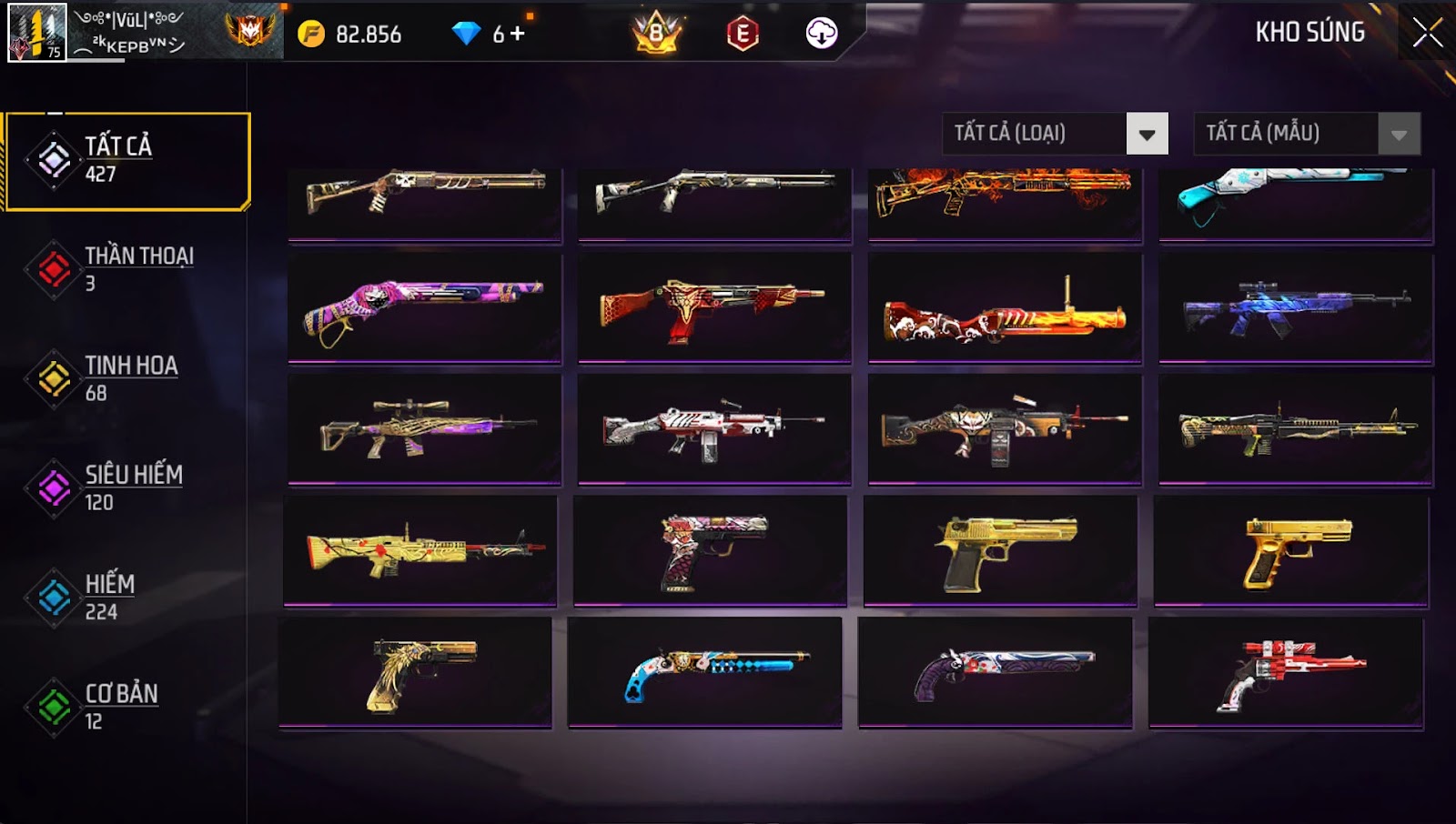Choose the yellow machine gun with red blossoms

tap(420, 551)
